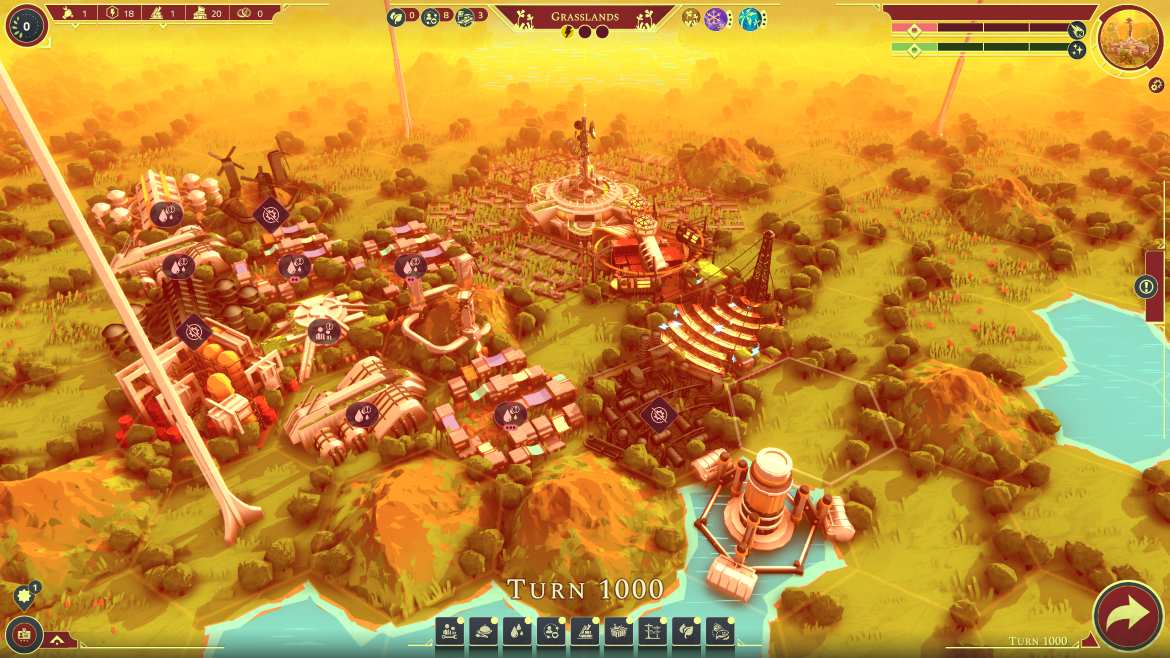
Task: End the turn with the arrow button
Action: coord(1127,615)
